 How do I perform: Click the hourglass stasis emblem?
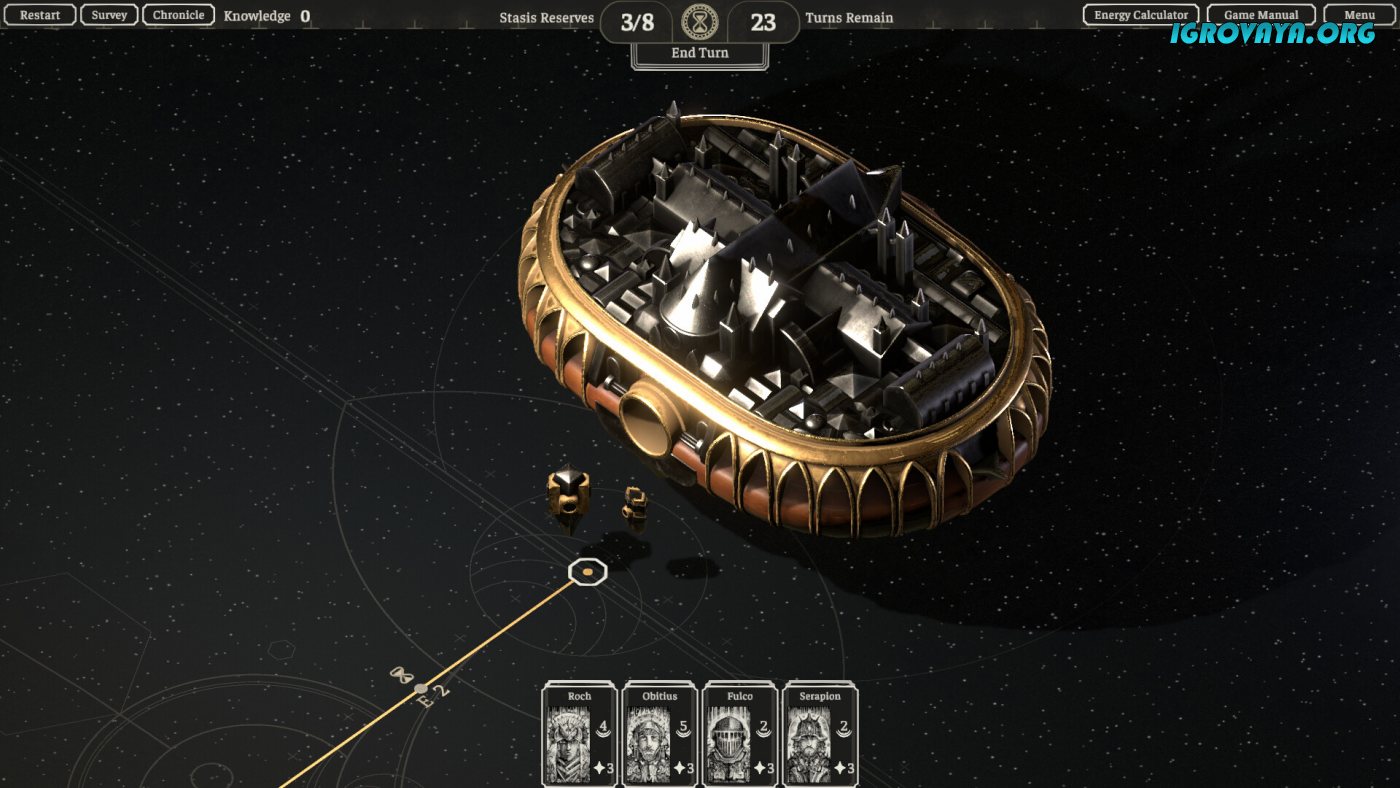click(x=700, y=21)
